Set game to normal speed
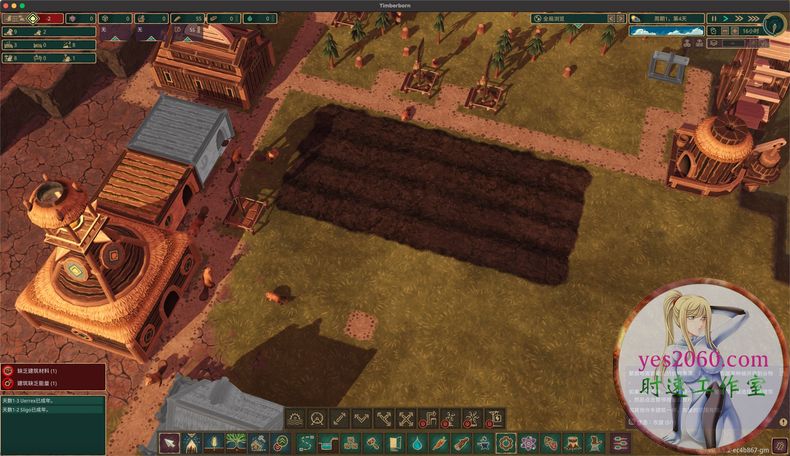 [x=725, y=18]
